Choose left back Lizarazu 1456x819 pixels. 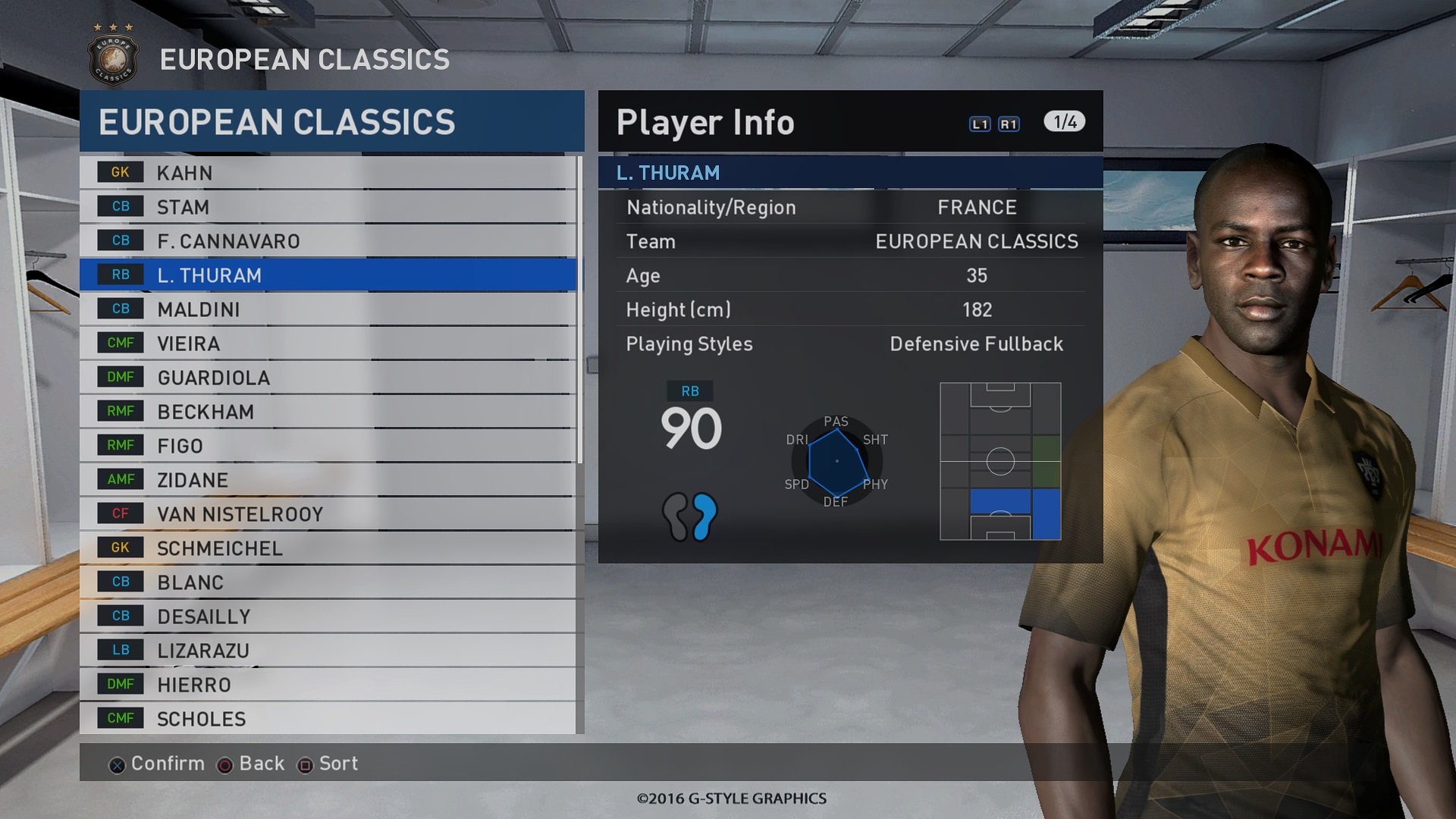click(x=328, y=651)
